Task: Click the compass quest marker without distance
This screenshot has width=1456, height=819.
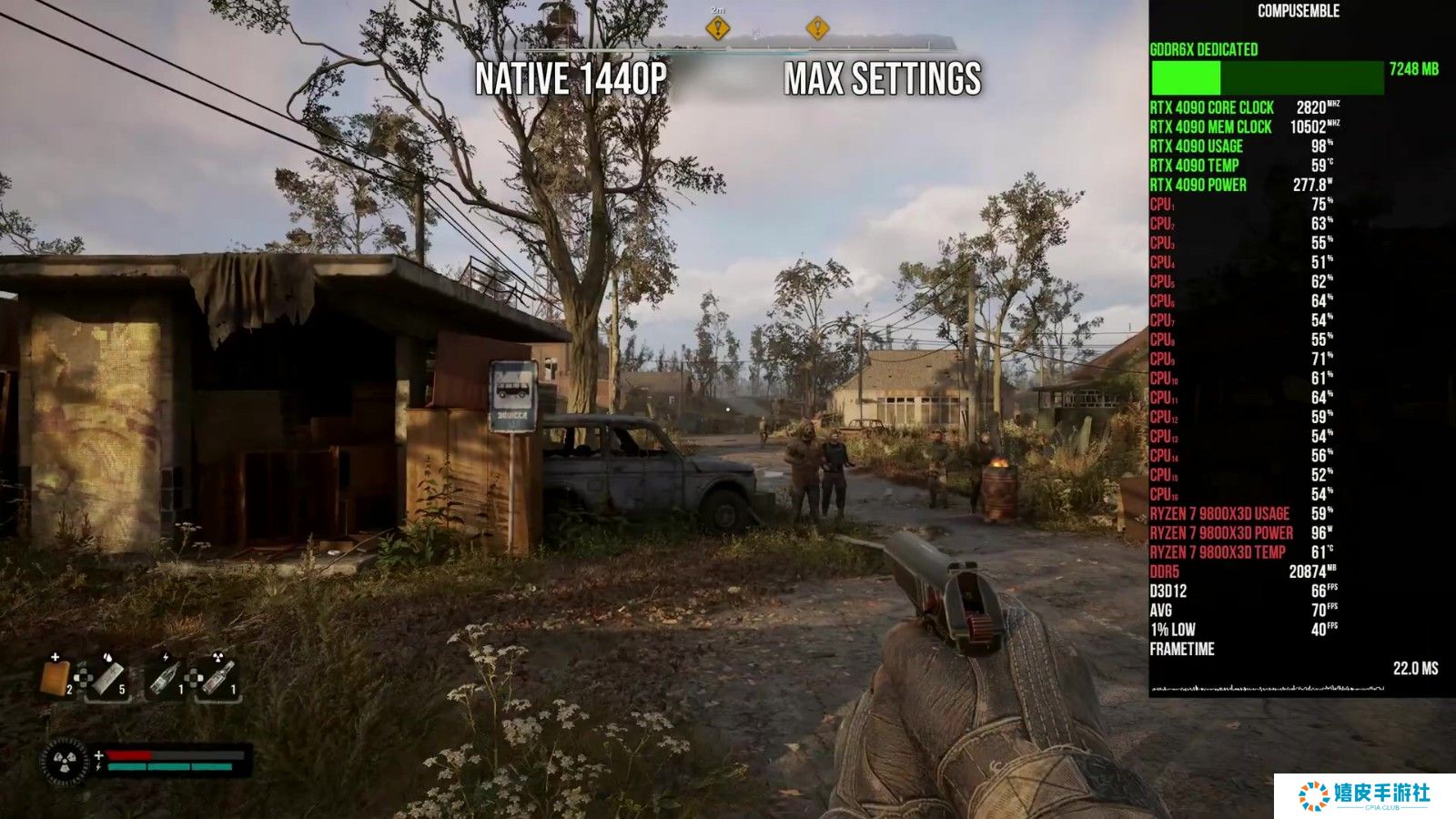Action: (817, 29)
